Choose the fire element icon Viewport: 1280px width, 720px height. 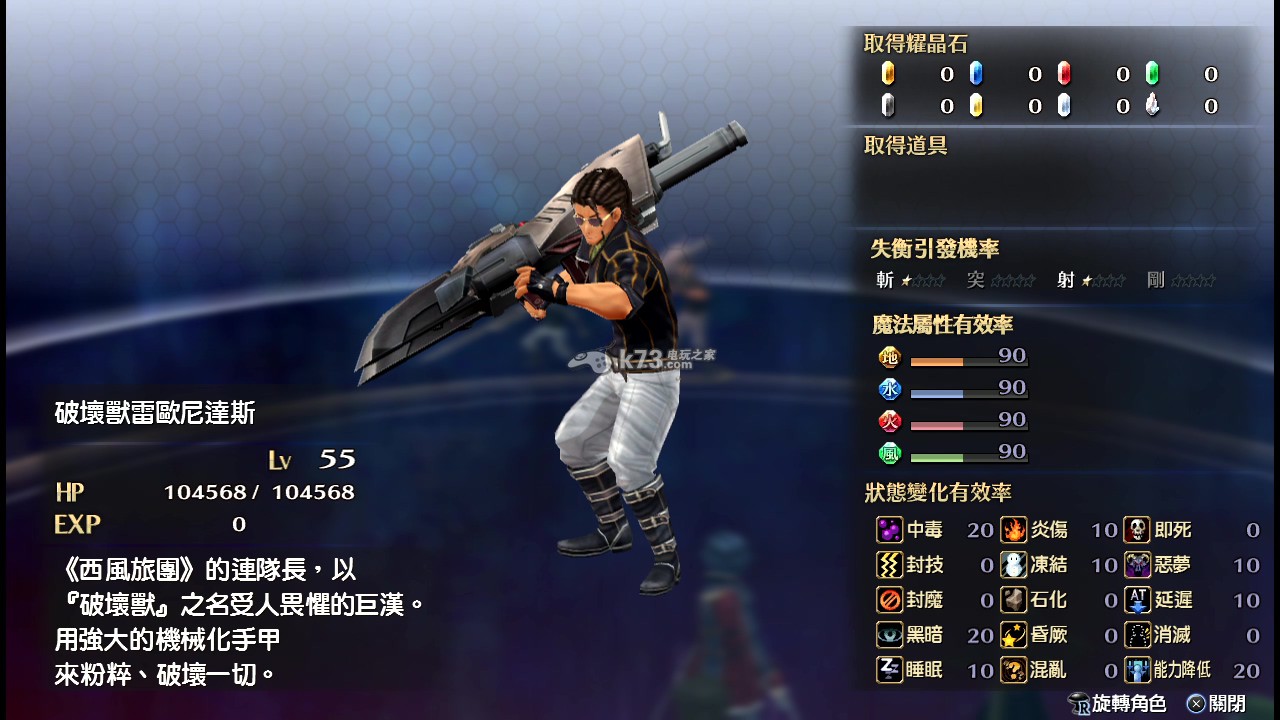click(x=889, y=421)
